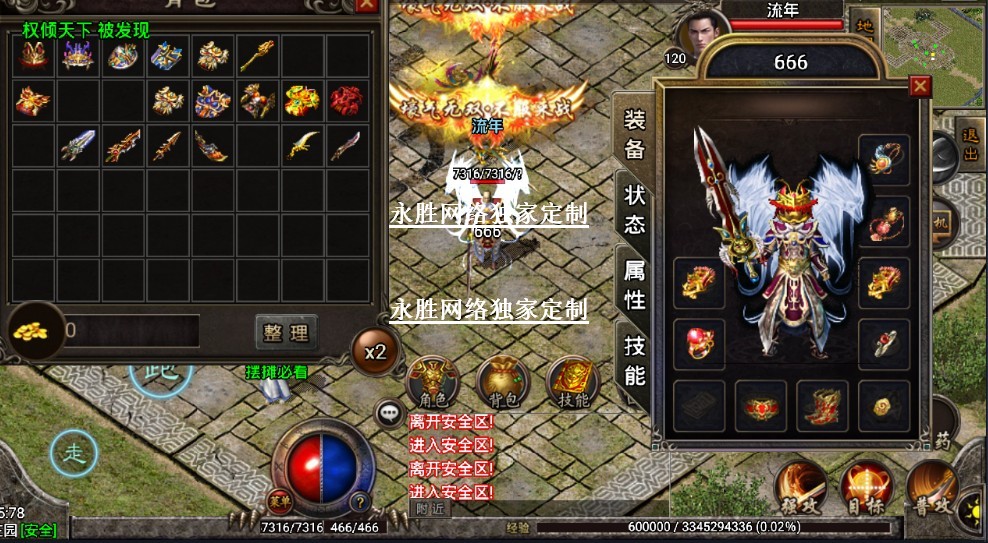
Task: Click the 整理 sort button in bag
Action: click(286, 332)
